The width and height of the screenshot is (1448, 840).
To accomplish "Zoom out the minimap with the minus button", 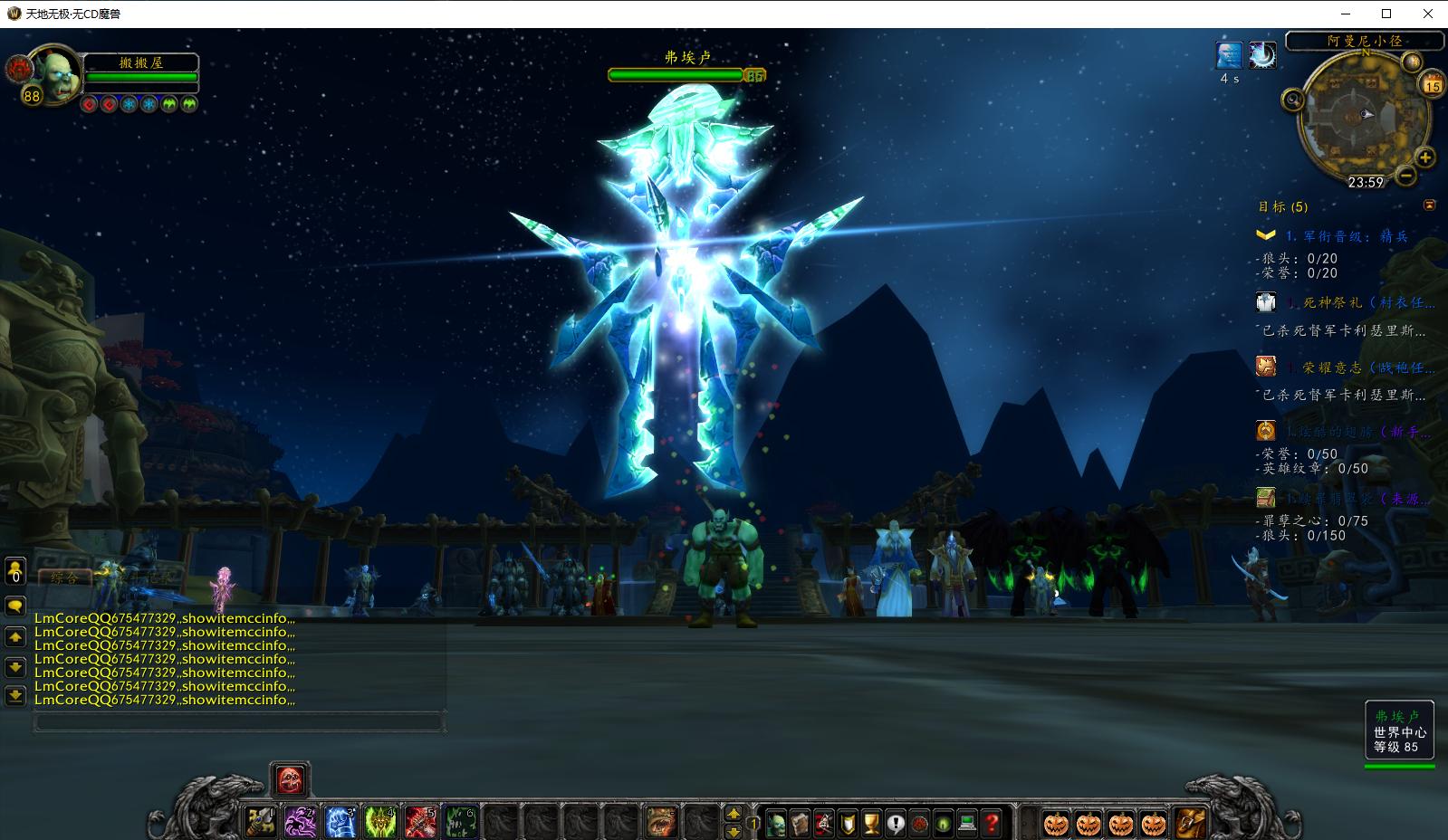I will [x=1405, y=175].
